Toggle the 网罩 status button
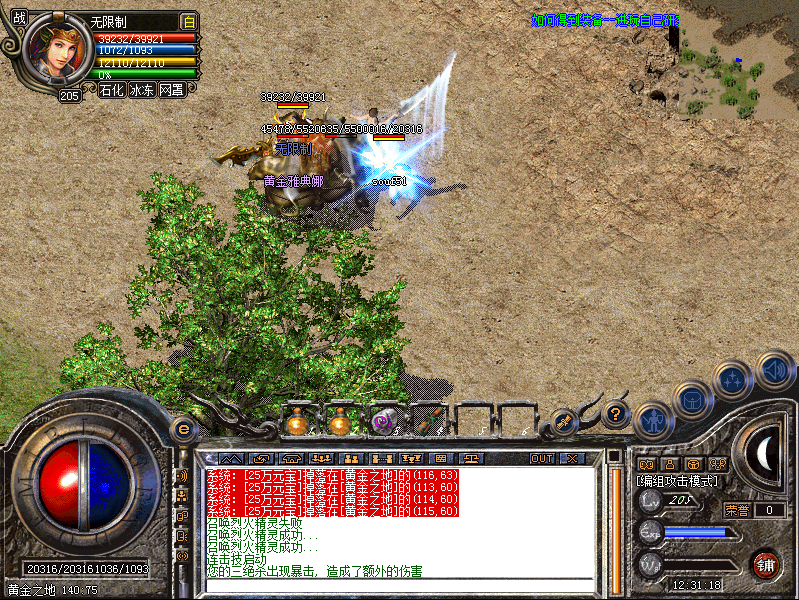The height and width of the screenshot is (600, 799). [x=171, y=90]
